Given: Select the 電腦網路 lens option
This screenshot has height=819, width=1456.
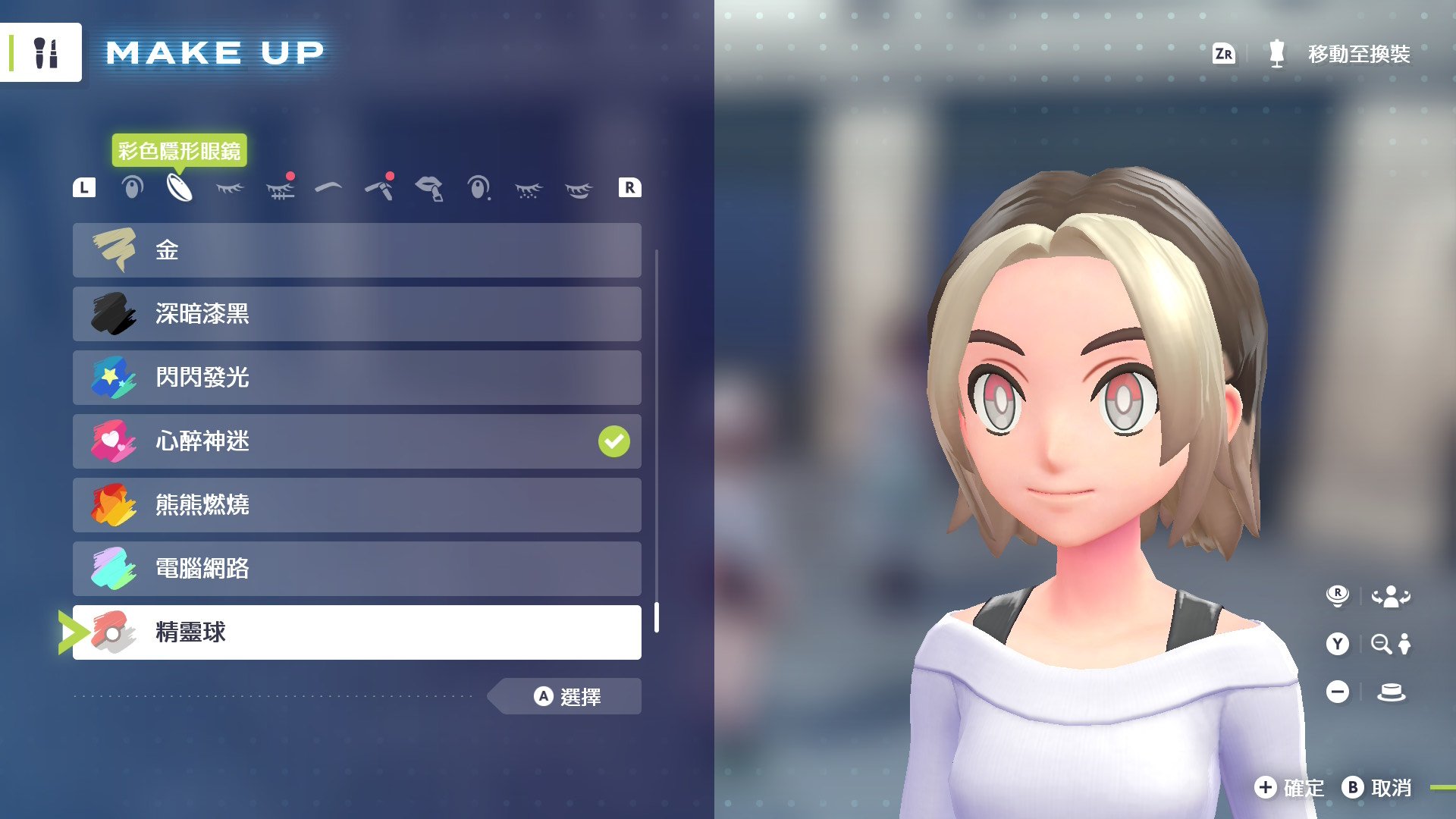Looking at the screenshot, I should [356, 569].
